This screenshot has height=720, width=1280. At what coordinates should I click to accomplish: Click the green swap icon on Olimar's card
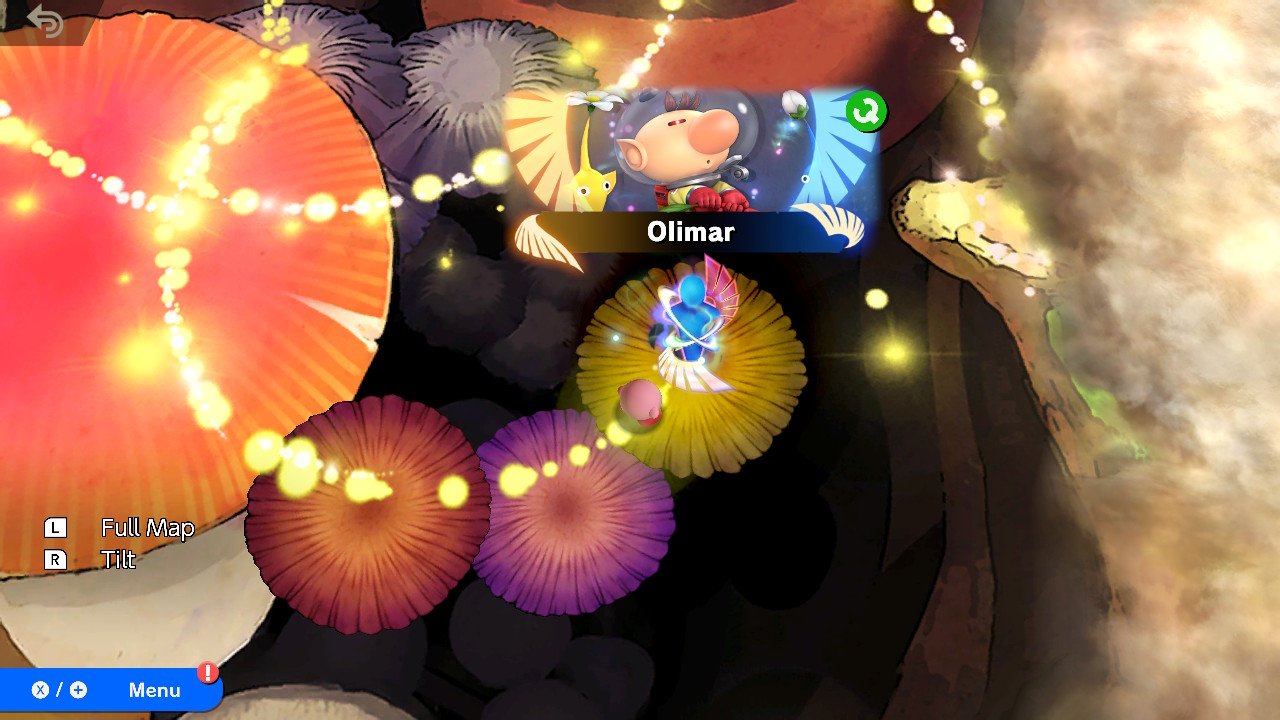pyautogui.click(x=865, y=111)
